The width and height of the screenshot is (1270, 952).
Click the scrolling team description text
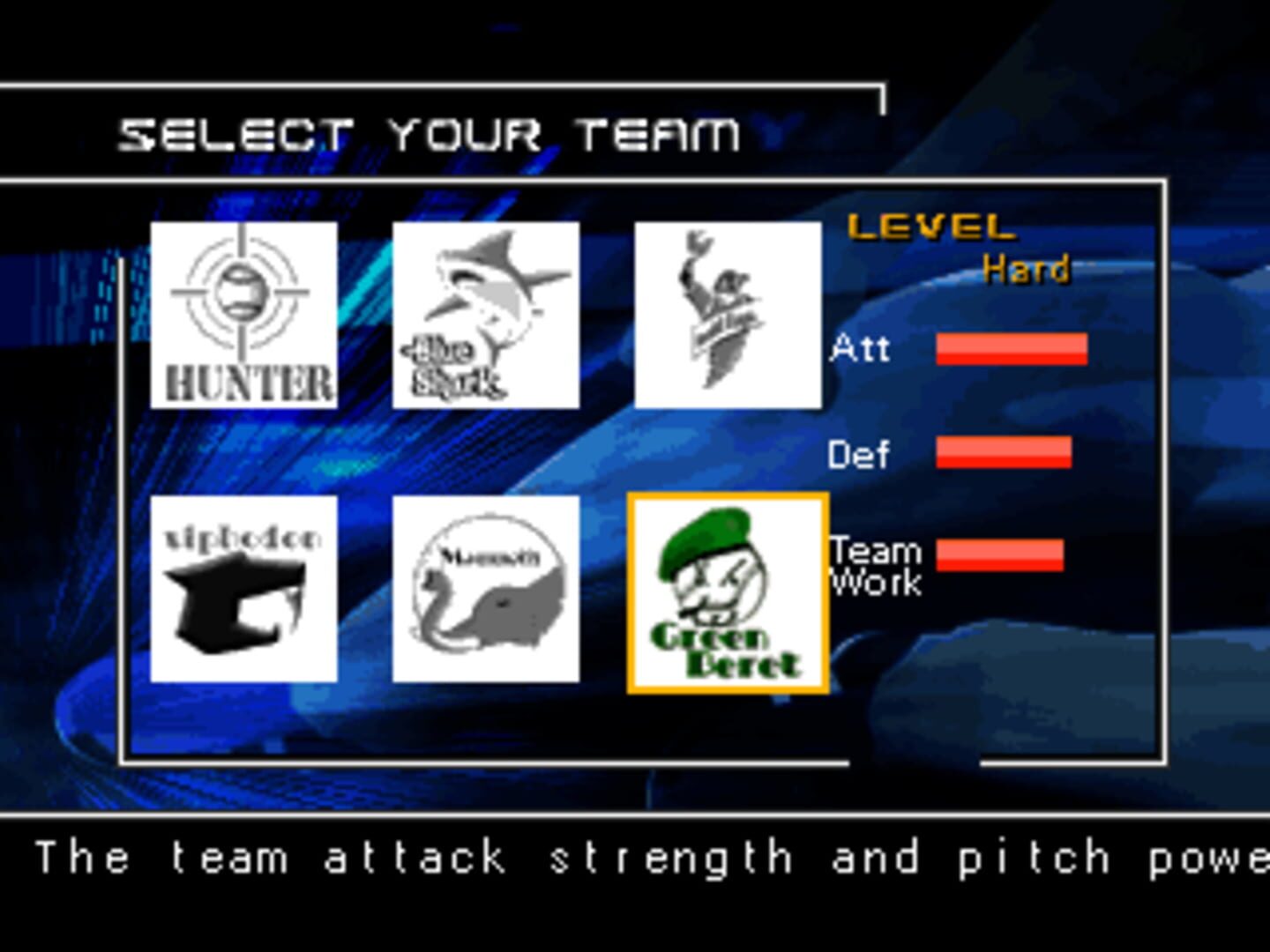635,855
